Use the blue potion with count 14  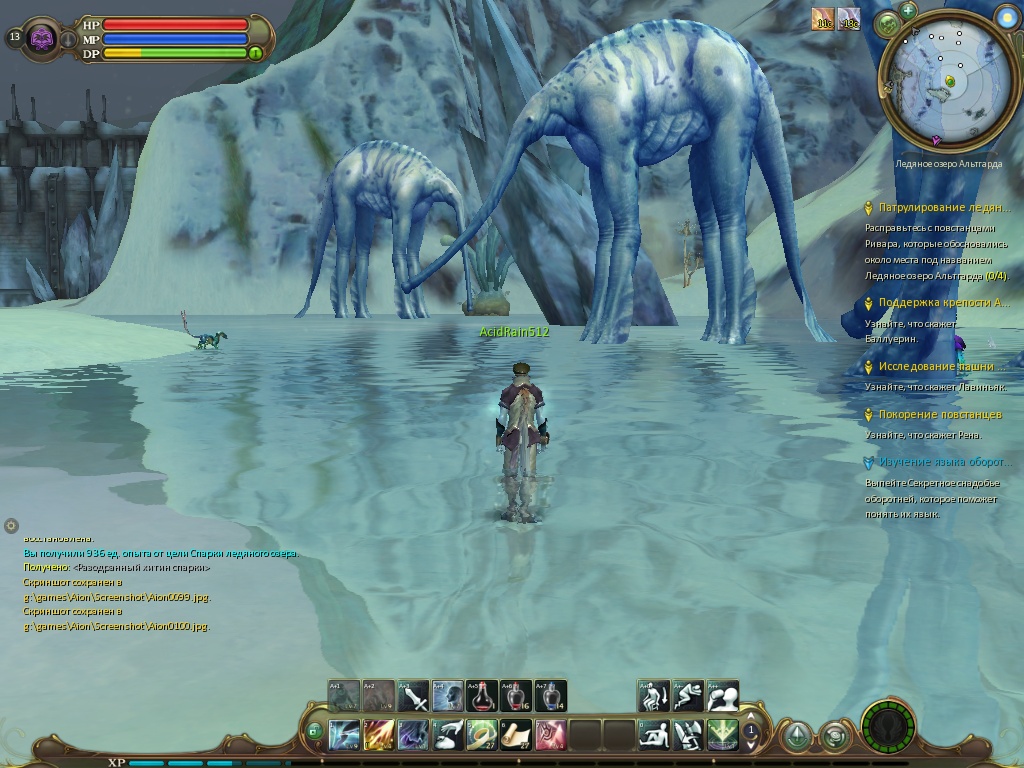[550, 696]
